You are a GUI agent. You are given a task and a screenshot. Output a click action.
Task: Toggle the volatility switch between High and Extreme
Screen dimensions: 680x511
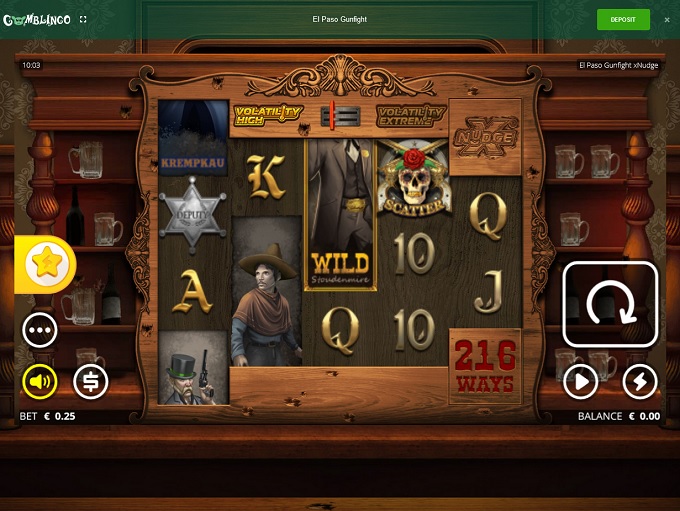339,116
